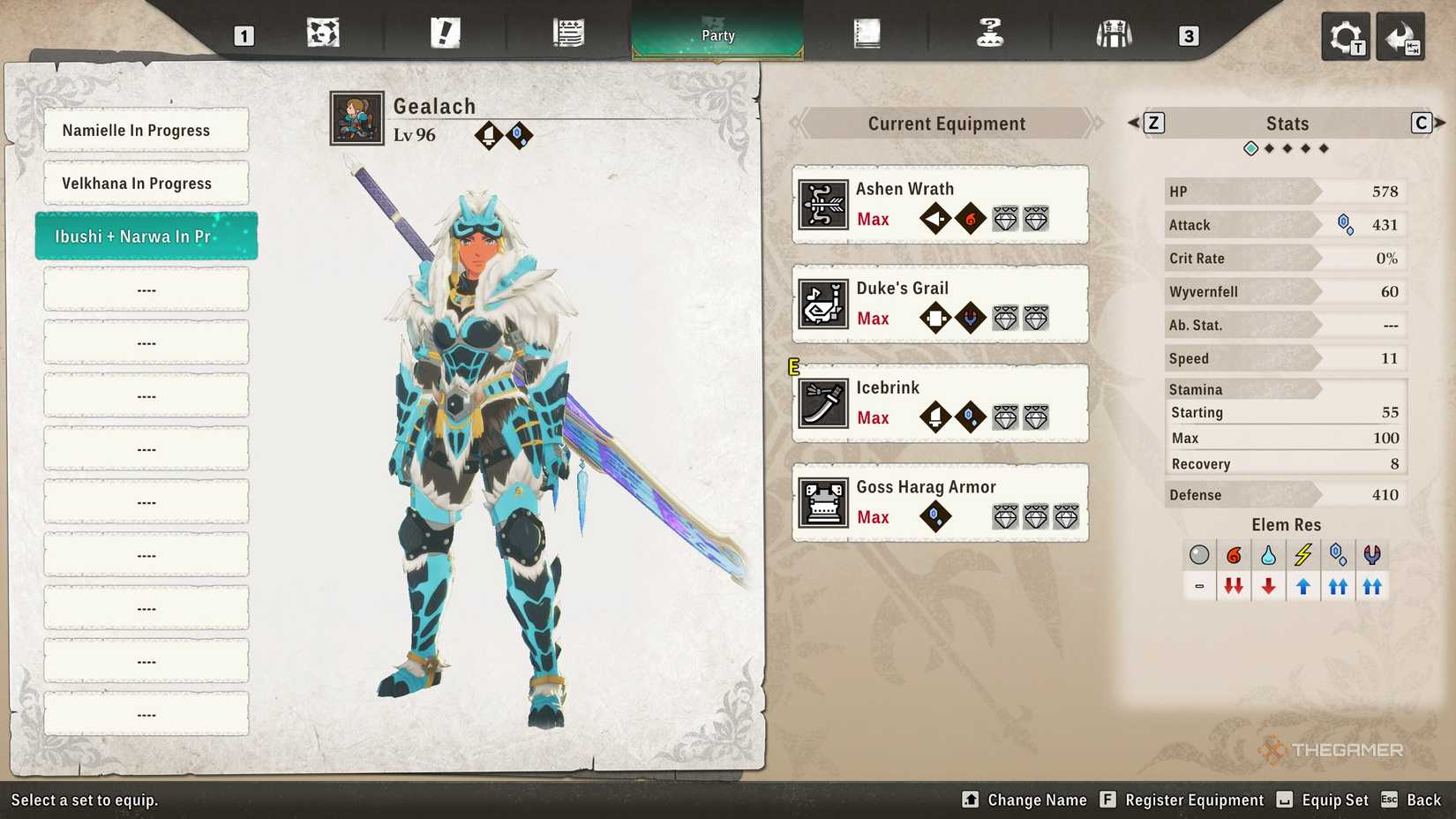
Task: Select the water element resistance icon
Action: pos(1267,554)
